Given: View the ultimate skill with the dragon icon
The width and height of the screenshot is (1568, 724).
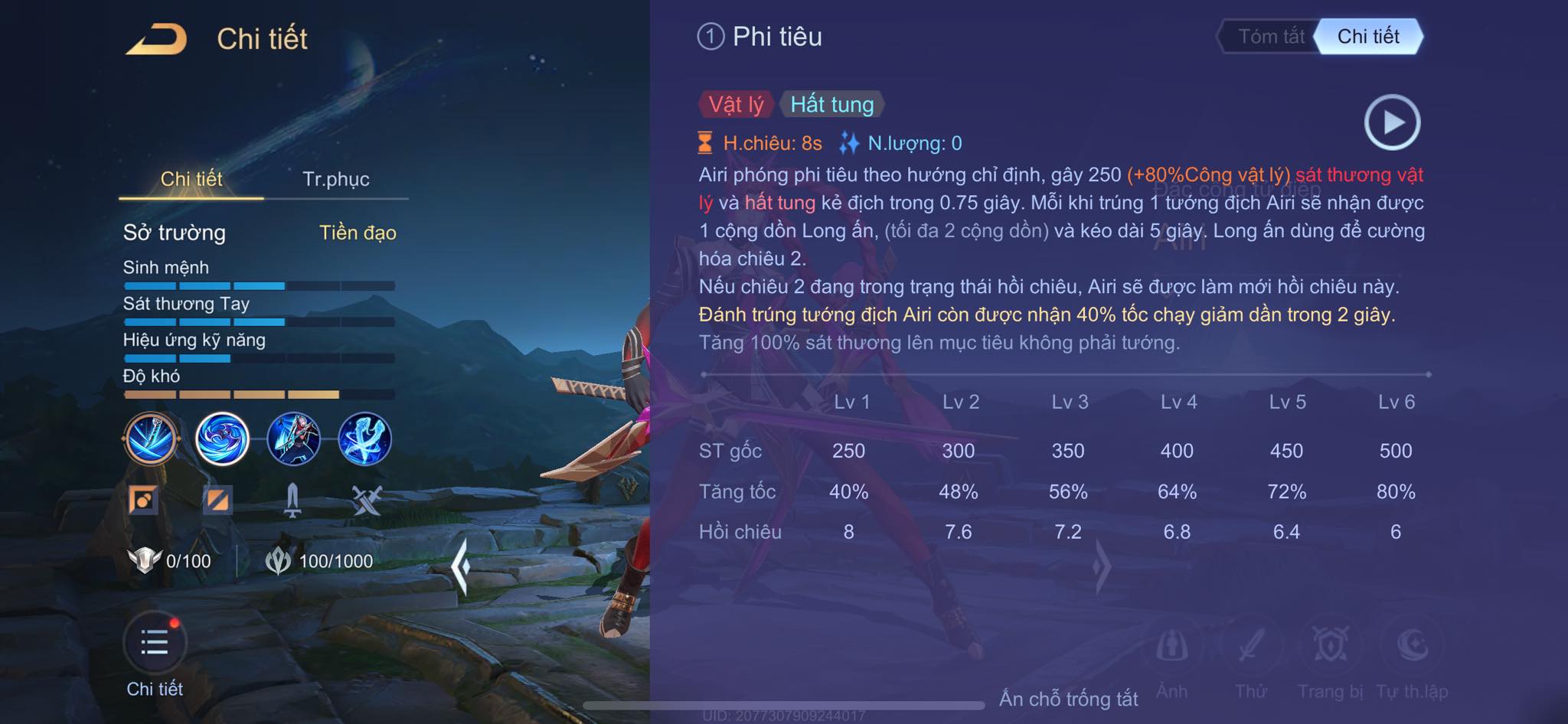Looking at the screenshot, I should pos(365,439).
